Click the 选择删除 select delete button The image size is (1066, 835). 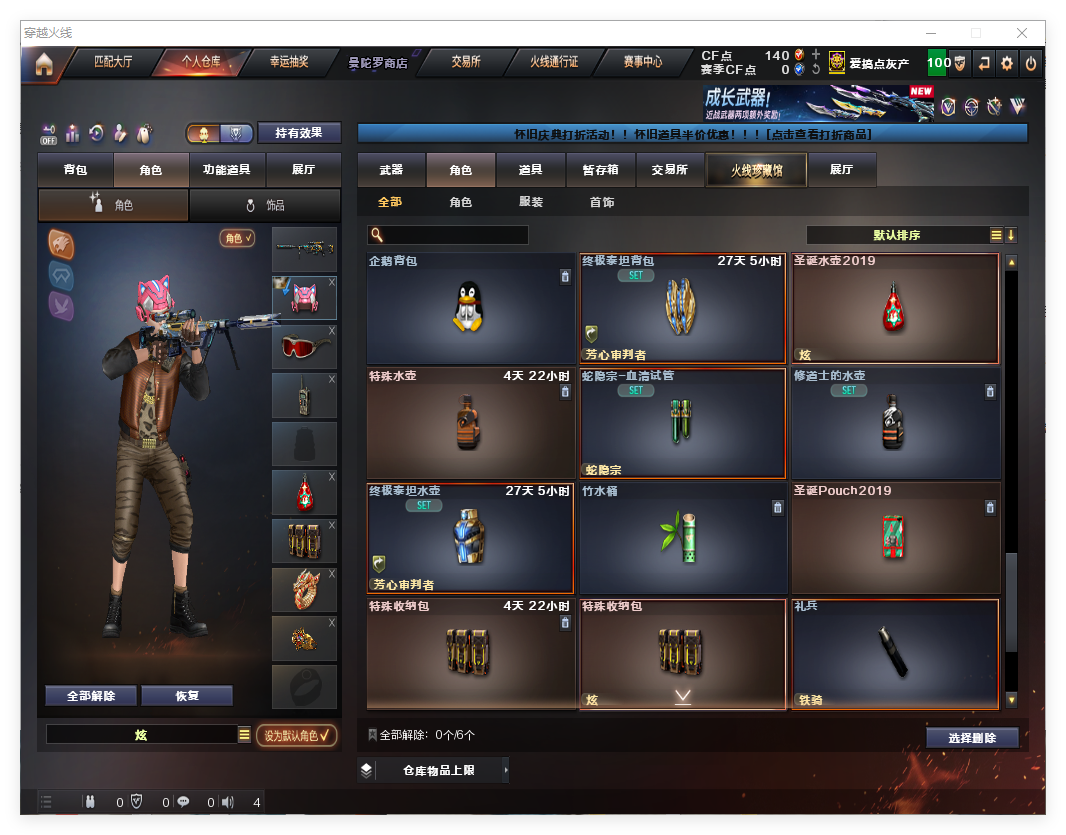point(971,738)
